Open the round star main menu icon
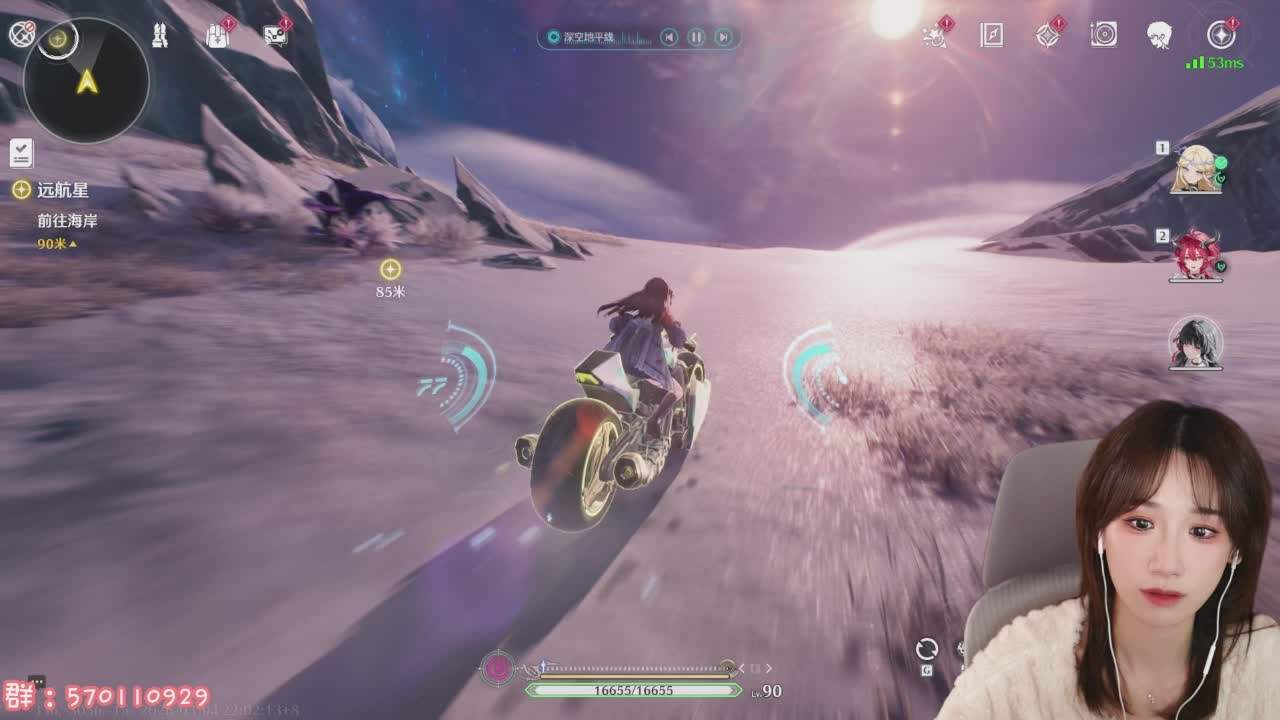This screenshot has width=1280, height=720. point(1220,35)
